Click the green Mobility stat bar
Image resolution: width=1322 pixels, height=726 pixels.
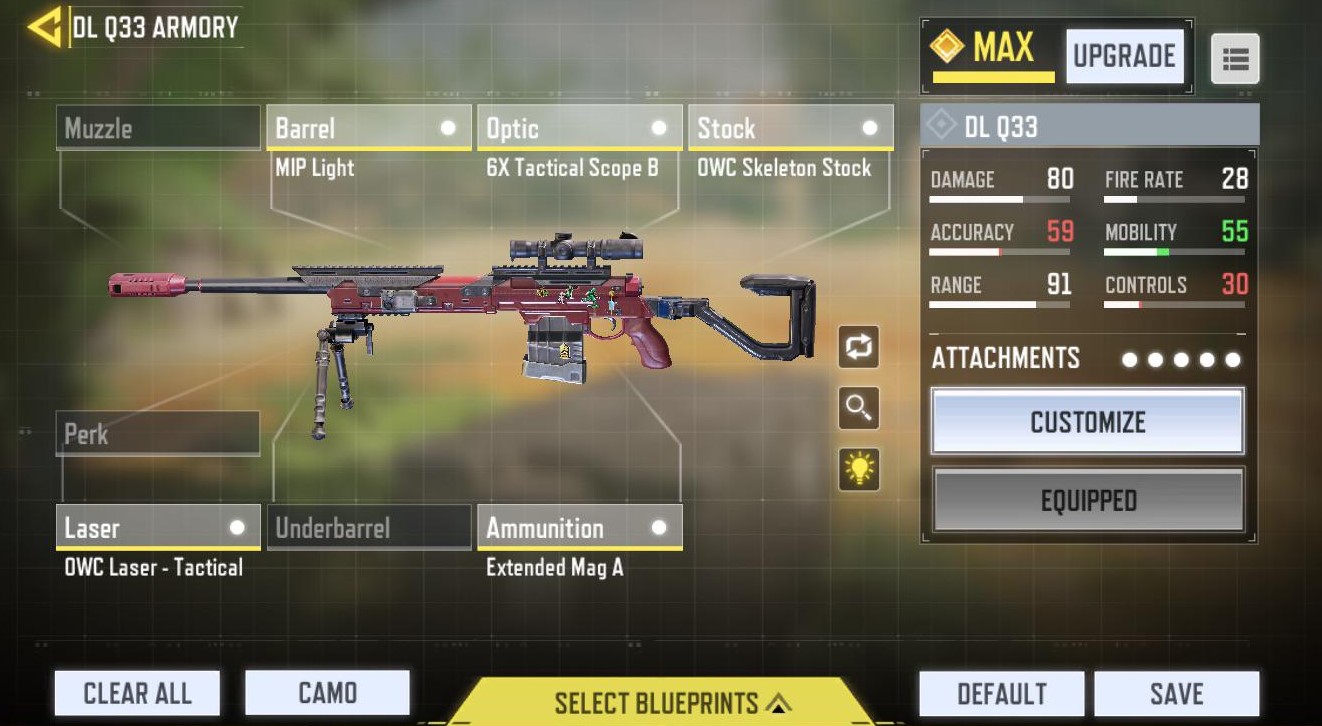pyautogui.click(x=1162, y=253)
